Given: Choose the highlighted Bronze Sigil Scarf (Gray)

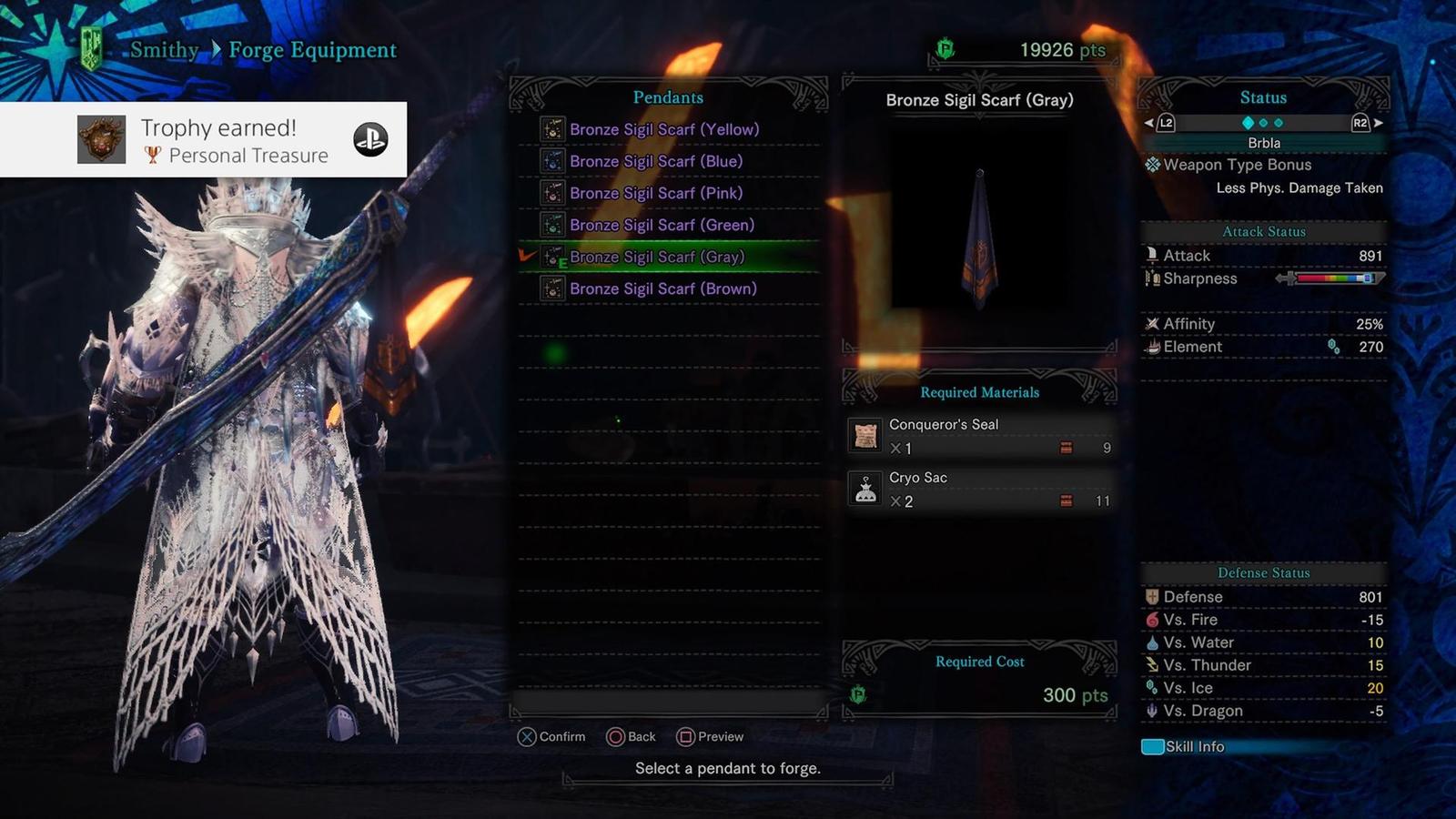Looking at the screenshot, I should (x=657, y=257).
